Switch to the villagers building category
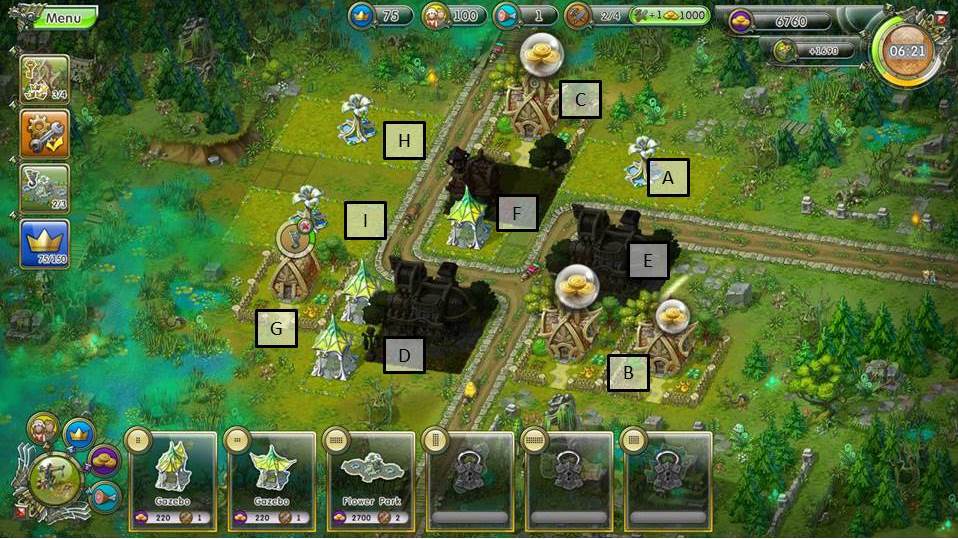This screenshot has height=539, width=958. point(42,429)
